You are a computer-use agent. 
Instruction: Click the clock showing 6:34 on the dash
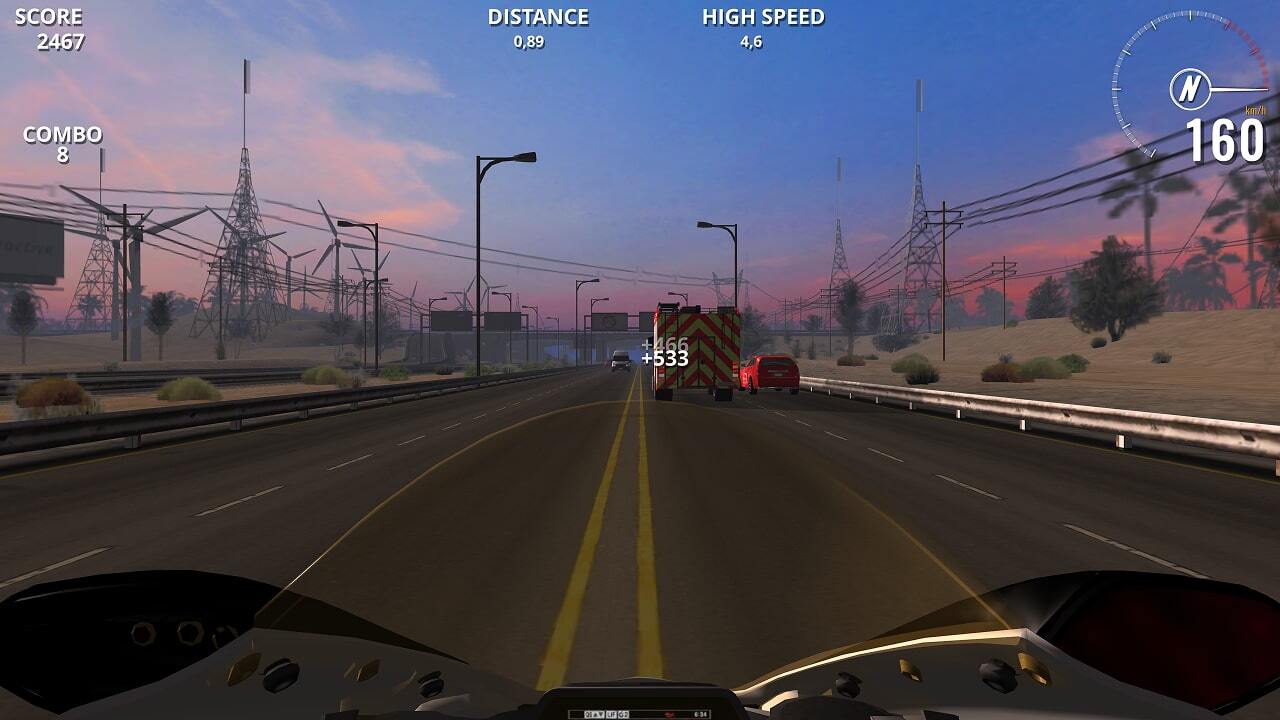coord(703,713)
